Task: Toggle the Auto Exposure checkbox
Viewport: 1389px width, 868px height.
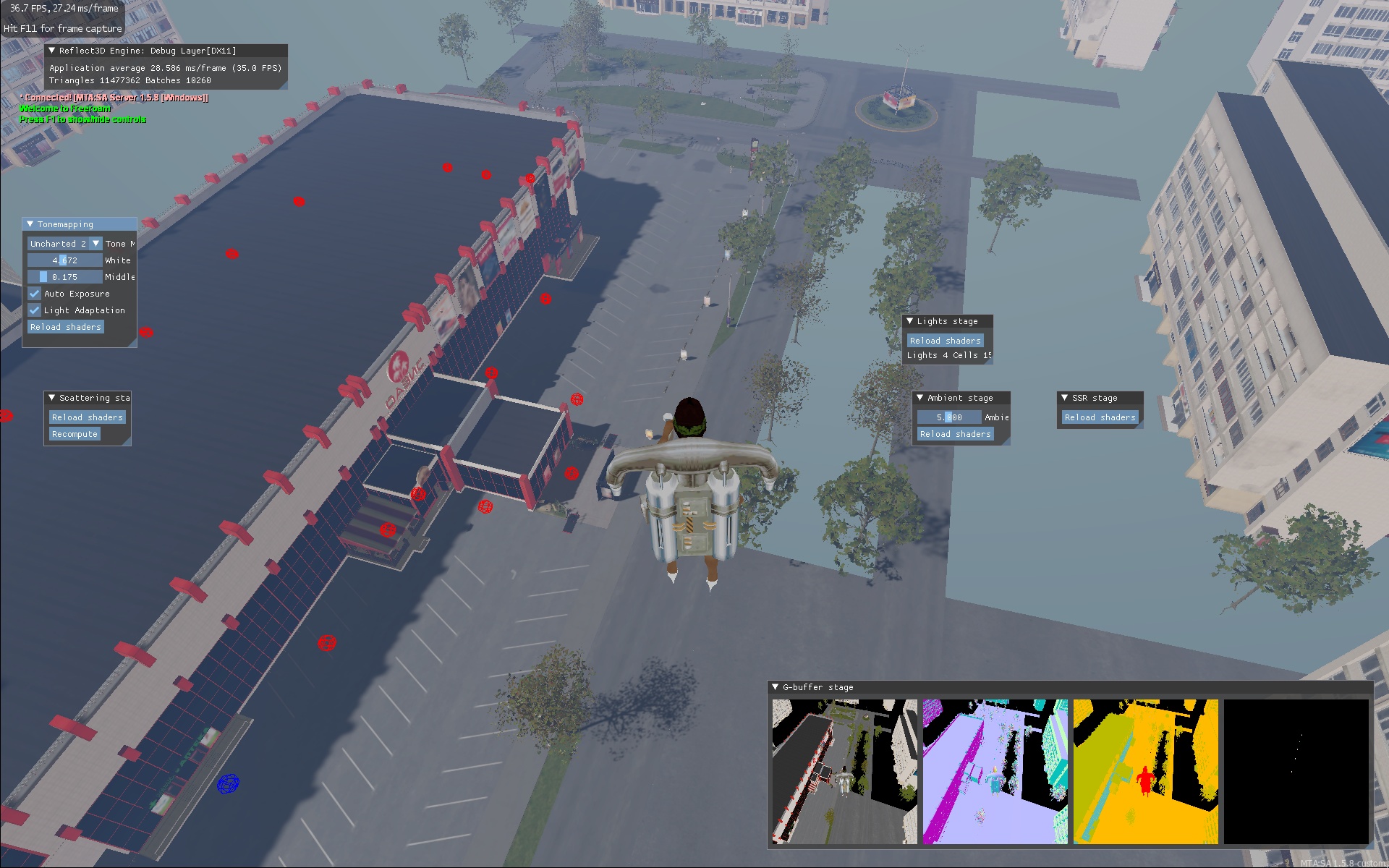Action: pos(35,294)
